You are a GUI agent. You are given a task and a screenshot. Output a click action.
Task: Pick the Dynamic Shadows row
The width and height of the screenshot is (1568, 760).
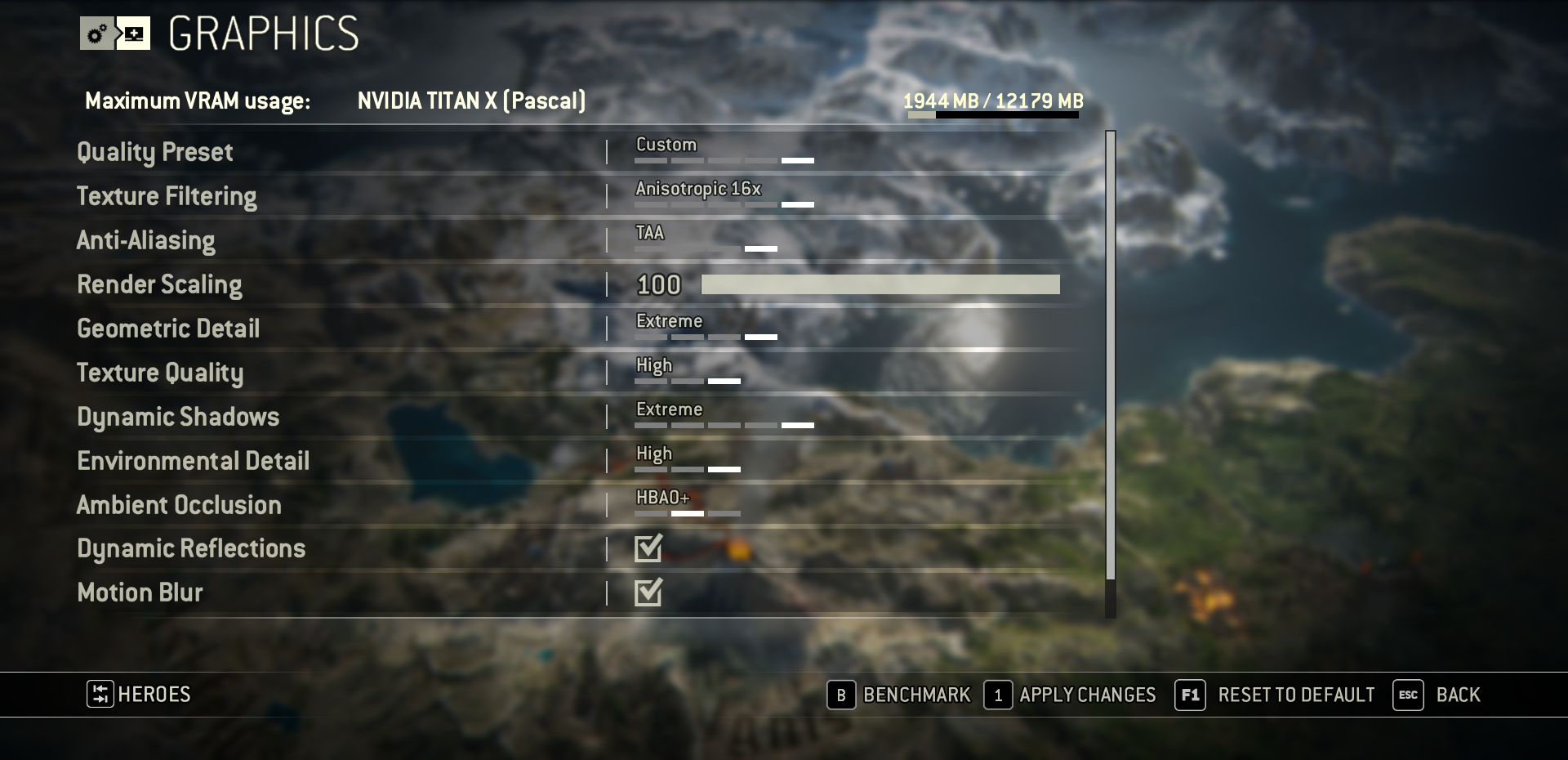[x=178, y=417]
